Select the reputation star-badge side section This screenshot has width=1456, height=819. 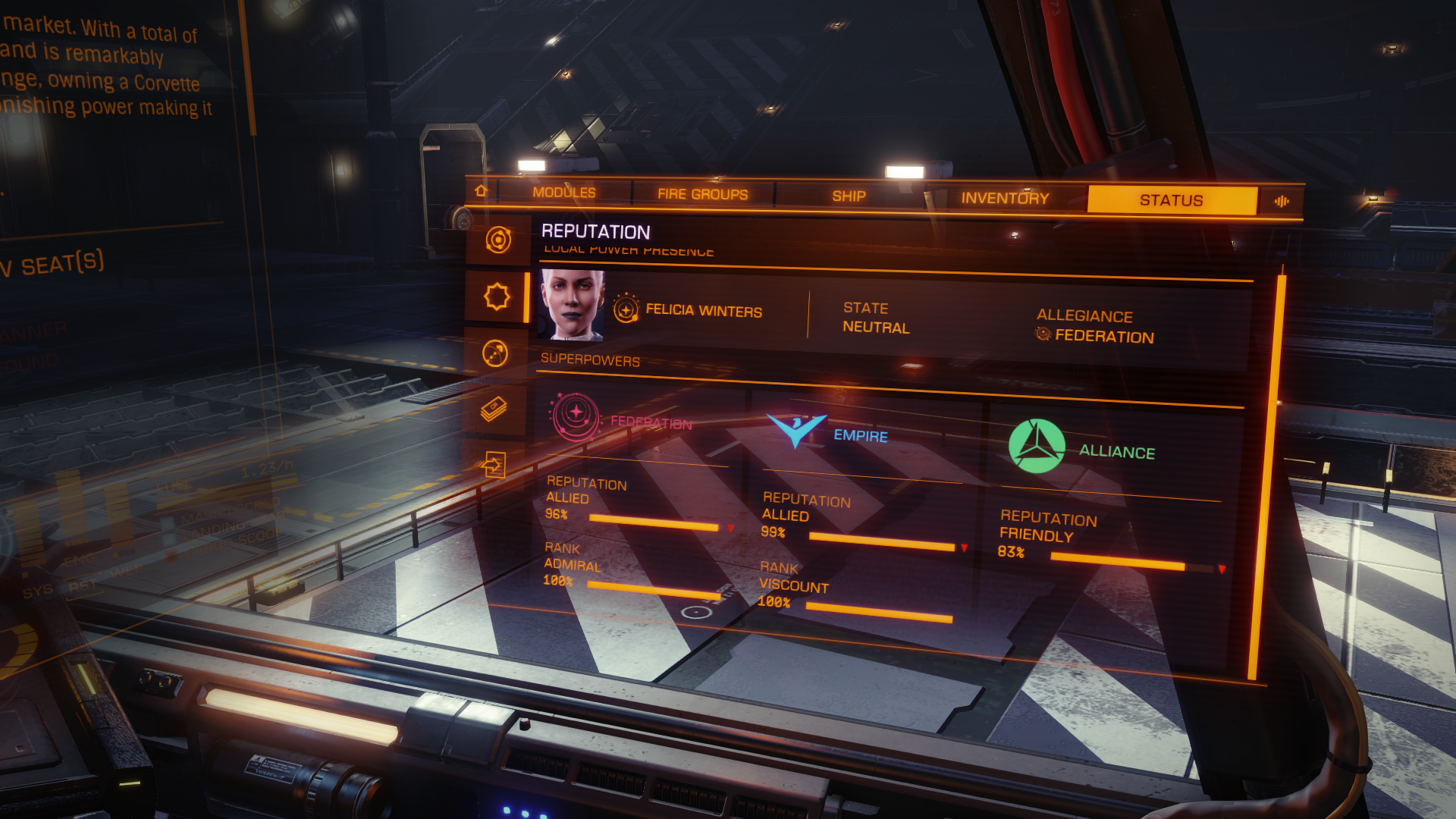click(497, 297)
